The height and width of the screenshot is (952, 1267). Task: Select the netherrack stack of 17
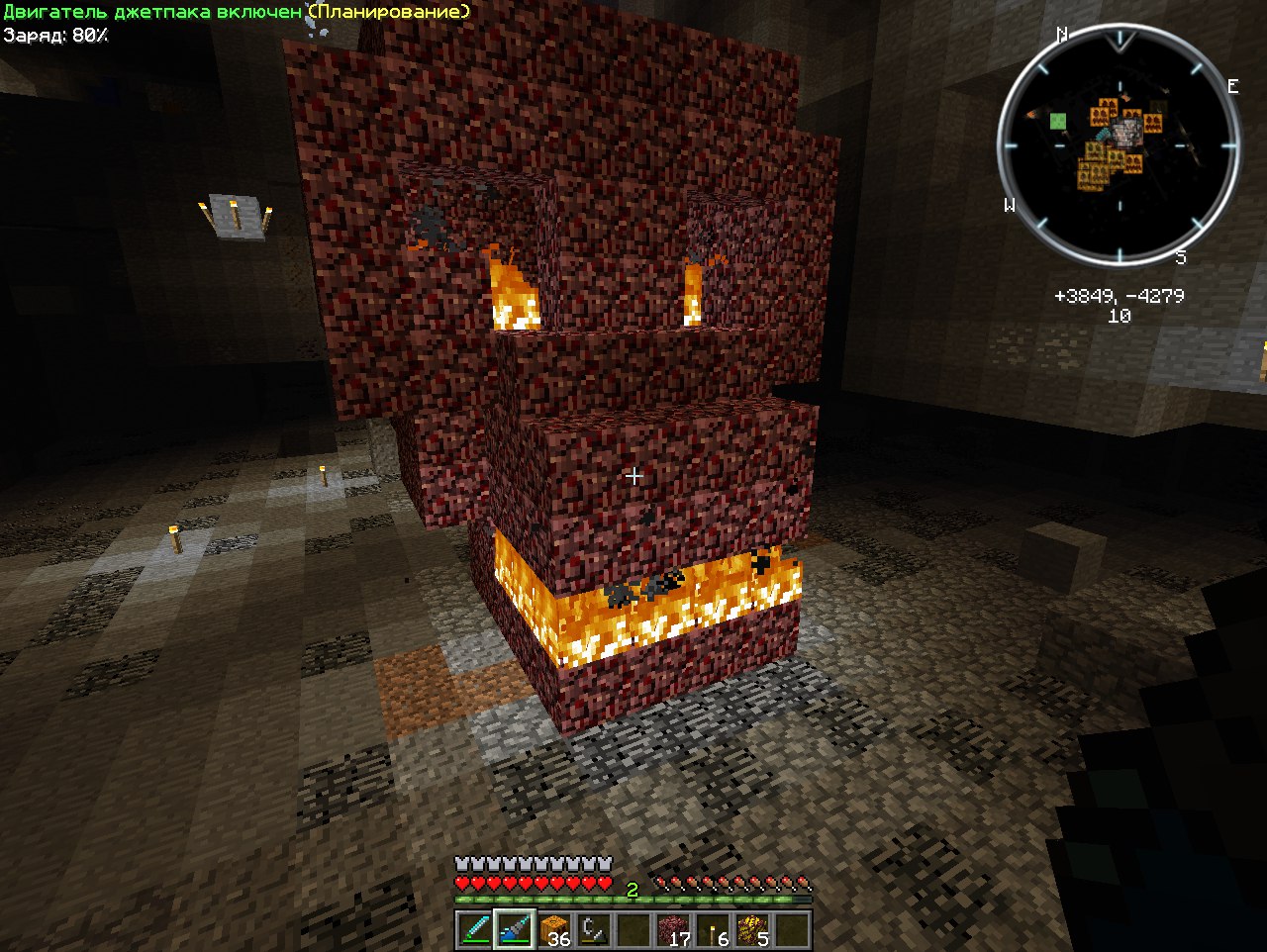[673, 931]
